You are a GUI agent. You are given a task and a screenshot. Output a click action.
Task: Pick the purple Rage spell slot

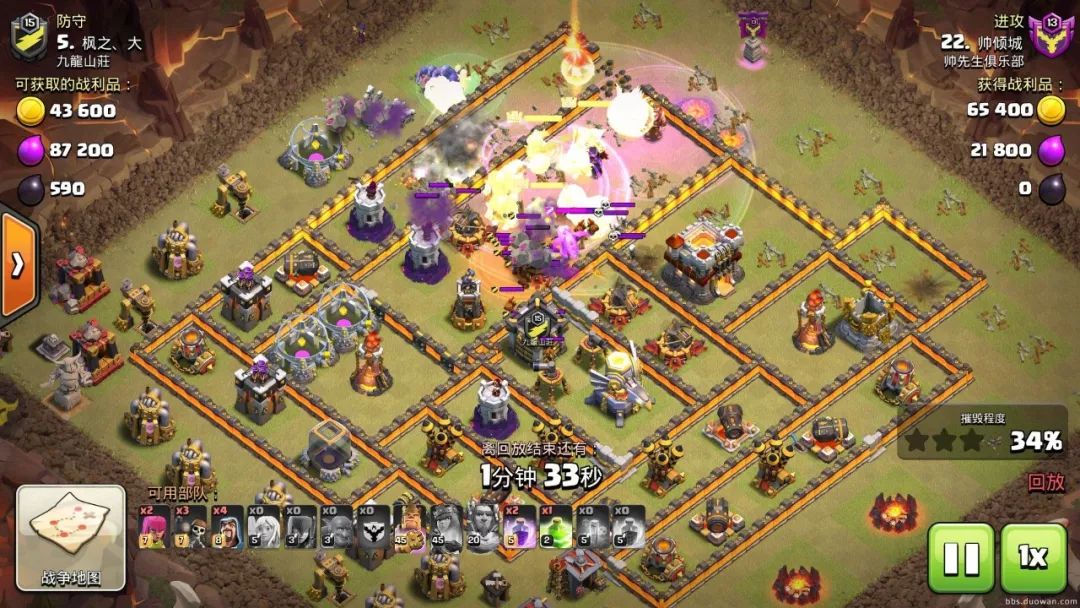[x=519, y=527]
